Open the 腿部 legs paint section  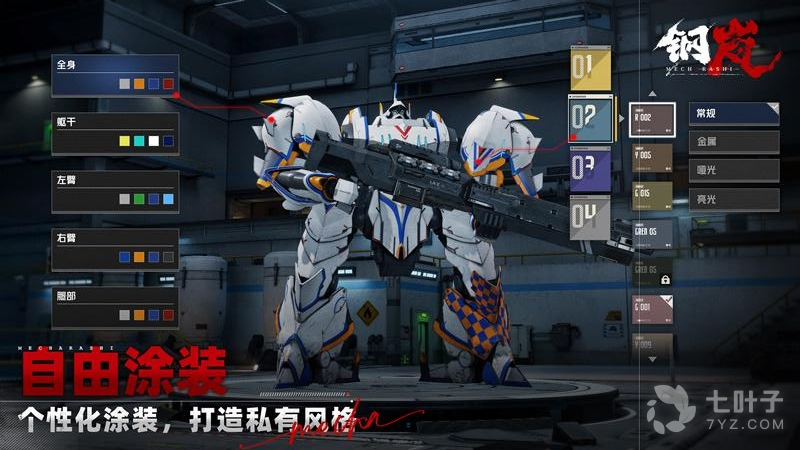click(x=115, y=307)
